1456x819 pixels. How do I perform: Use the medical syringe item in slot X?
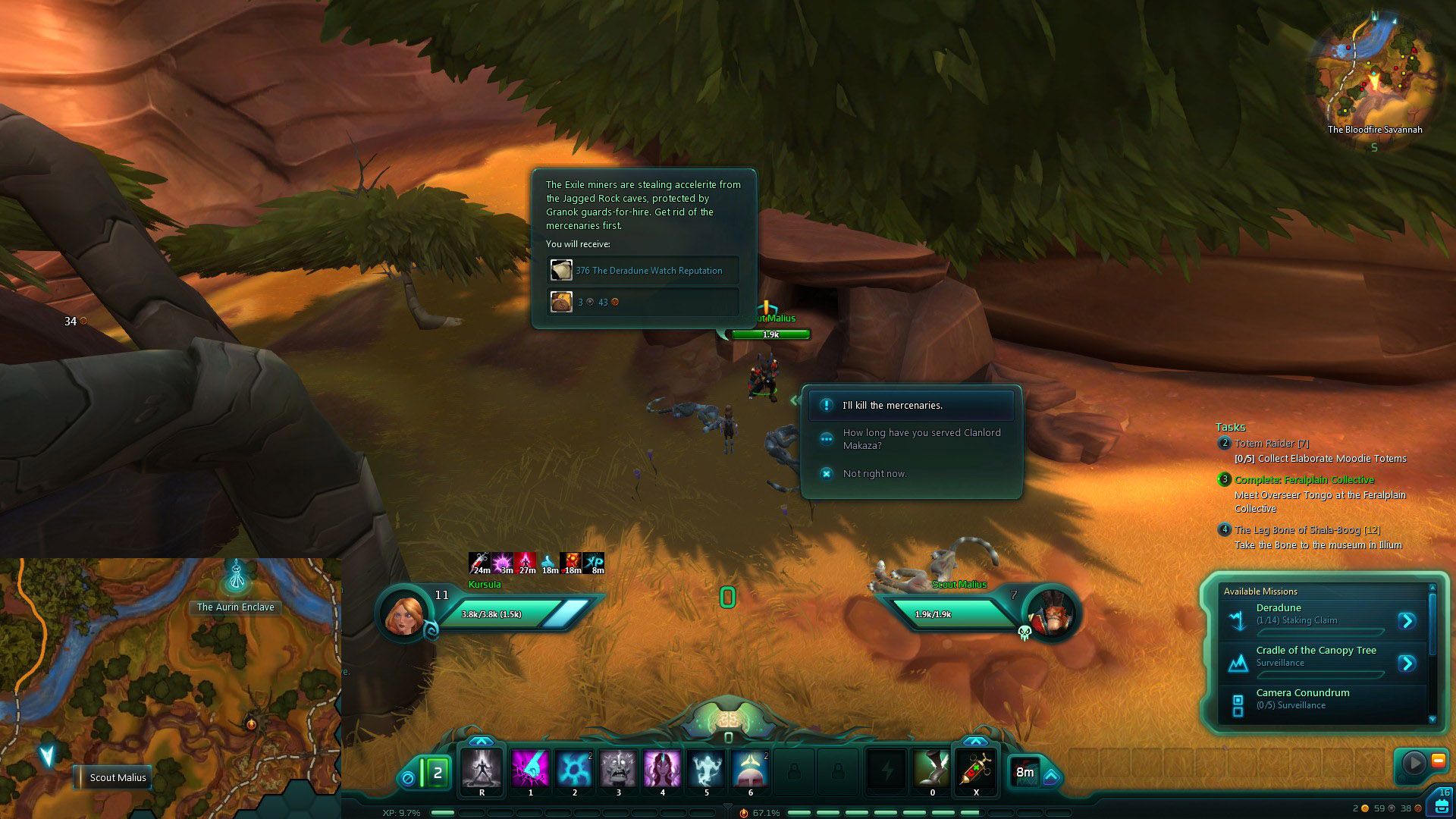[x=976, y=770]
